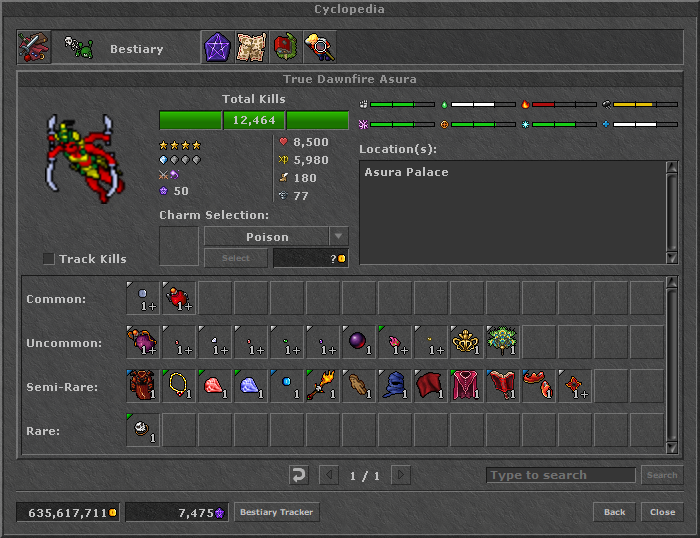Switch to the Items tab with sword icon
This screenshot has width=700, height=538.
(x=34, y=48)
